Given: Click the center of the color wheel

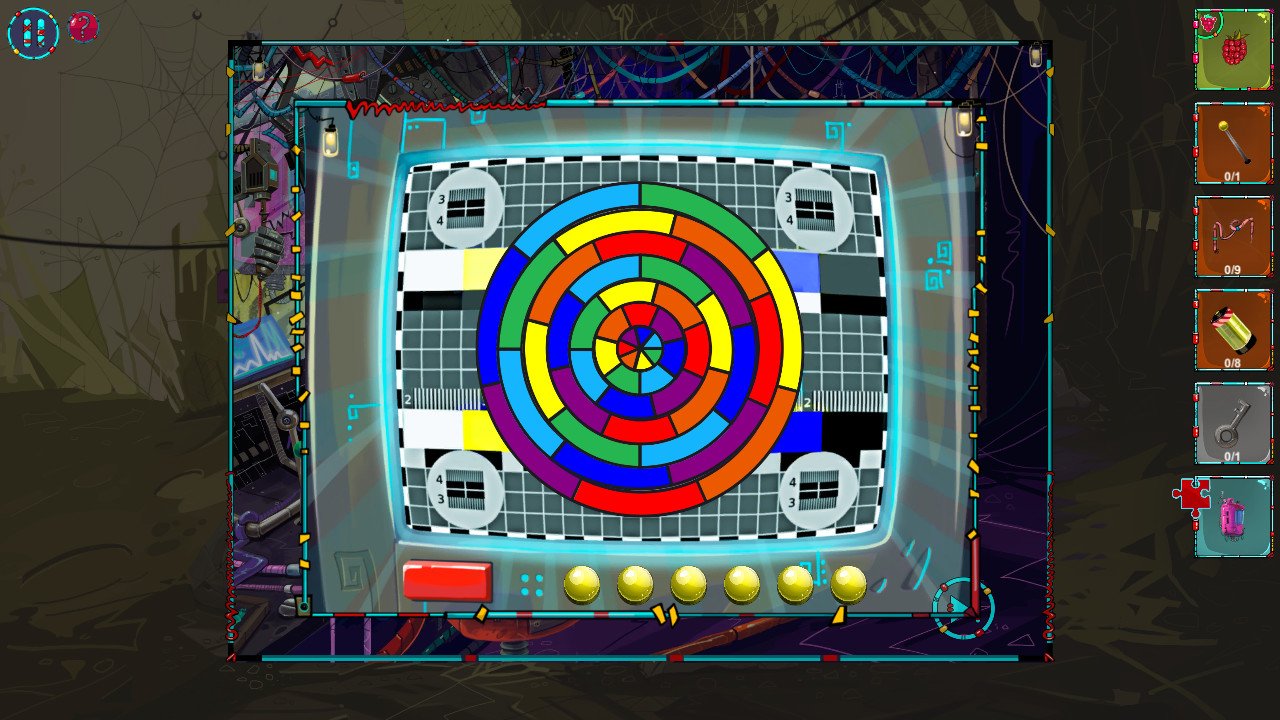Looking at the screenshot, I should (640, 348).
